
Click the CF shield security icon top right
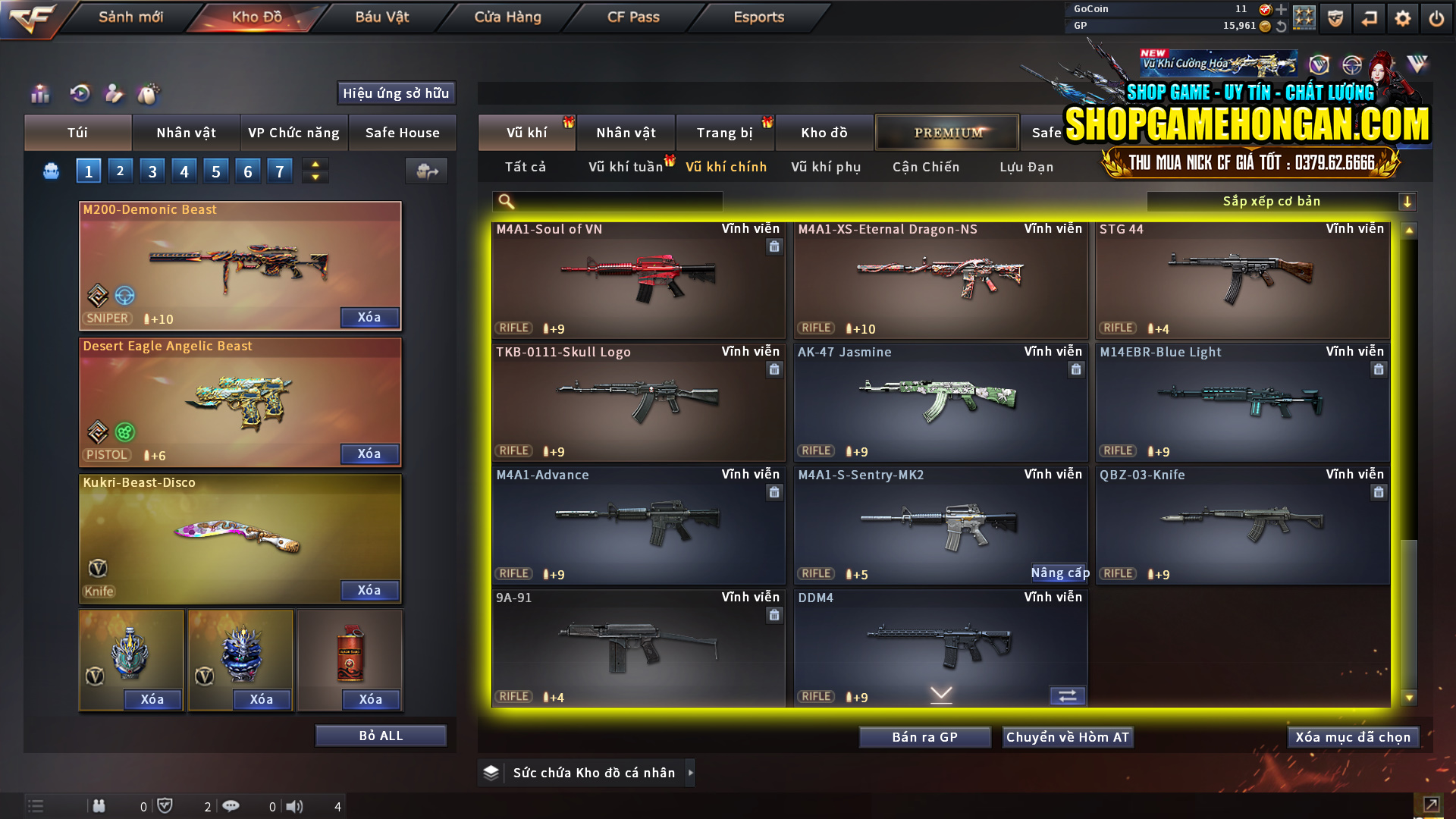click(x=1334, y=17)
